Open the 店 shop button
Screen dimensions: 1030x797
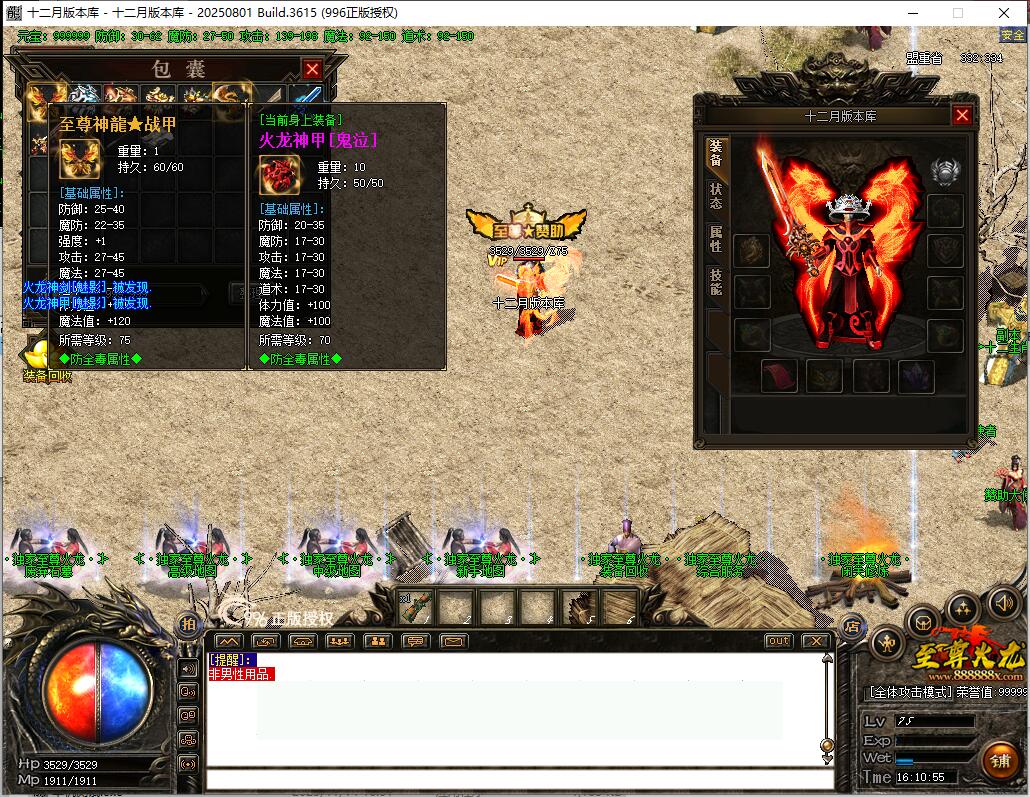pyautogui.click(x=853, y=628)
